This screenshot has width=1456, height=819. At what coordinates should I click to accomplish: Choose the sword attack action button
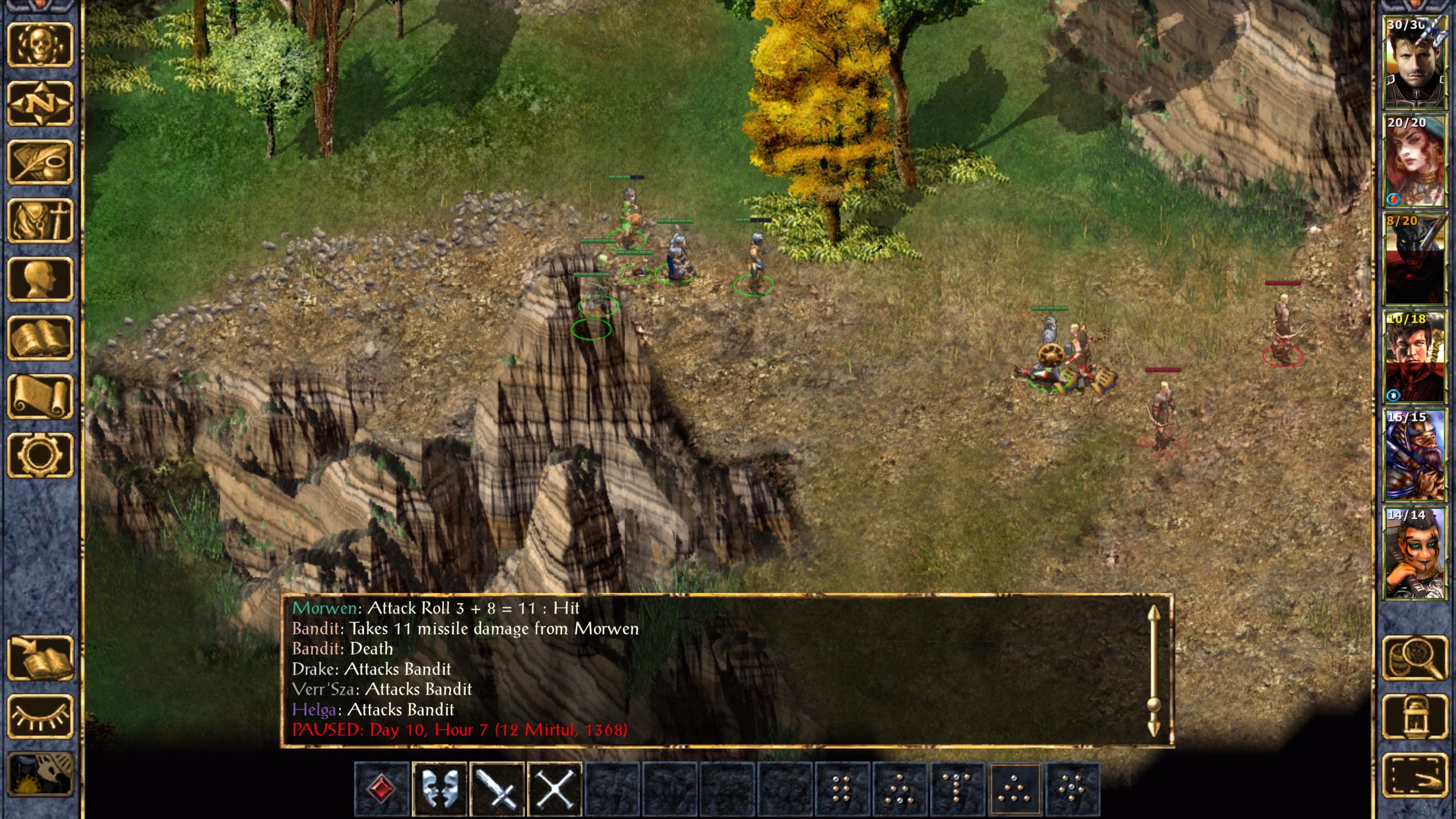tap(497, 789)
